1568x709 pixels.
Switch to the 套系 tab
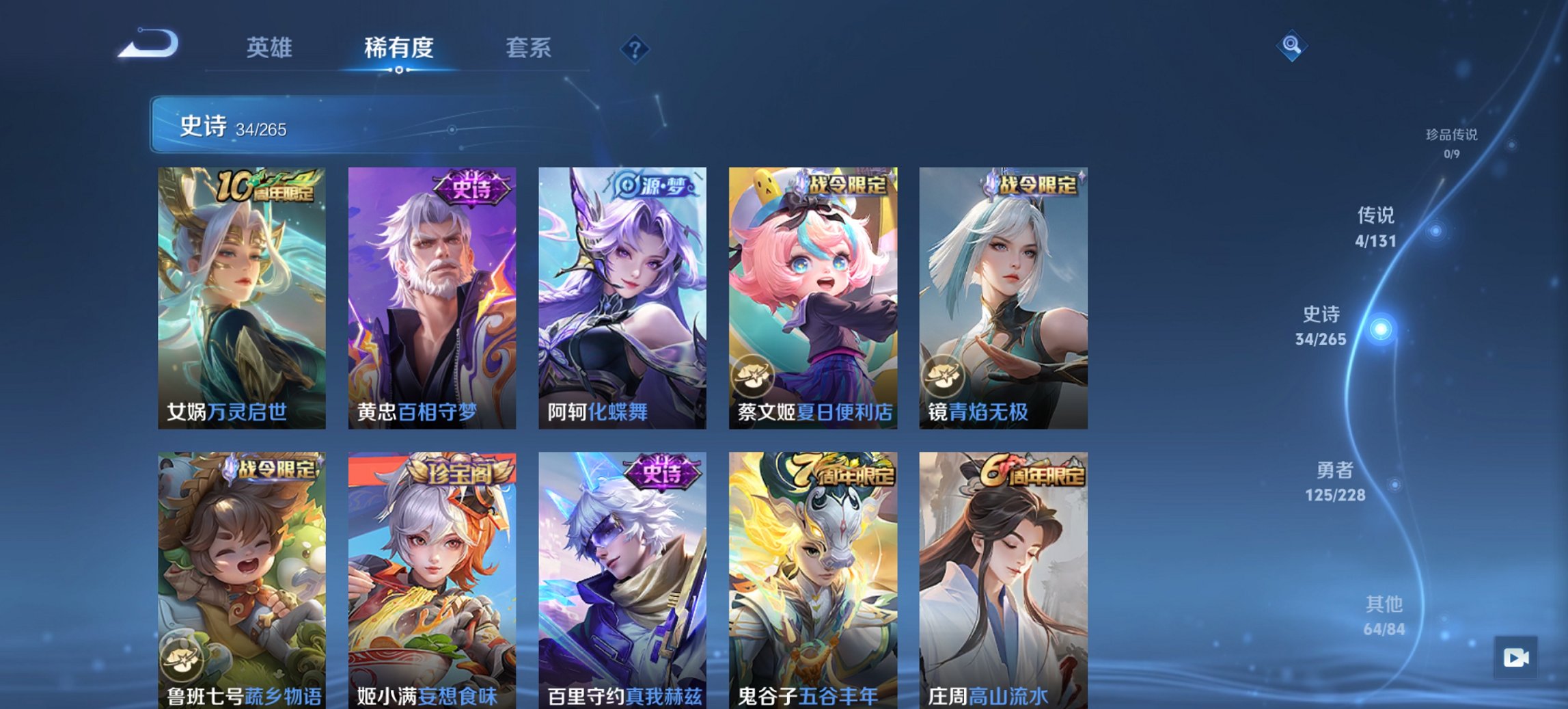(529, 48)
